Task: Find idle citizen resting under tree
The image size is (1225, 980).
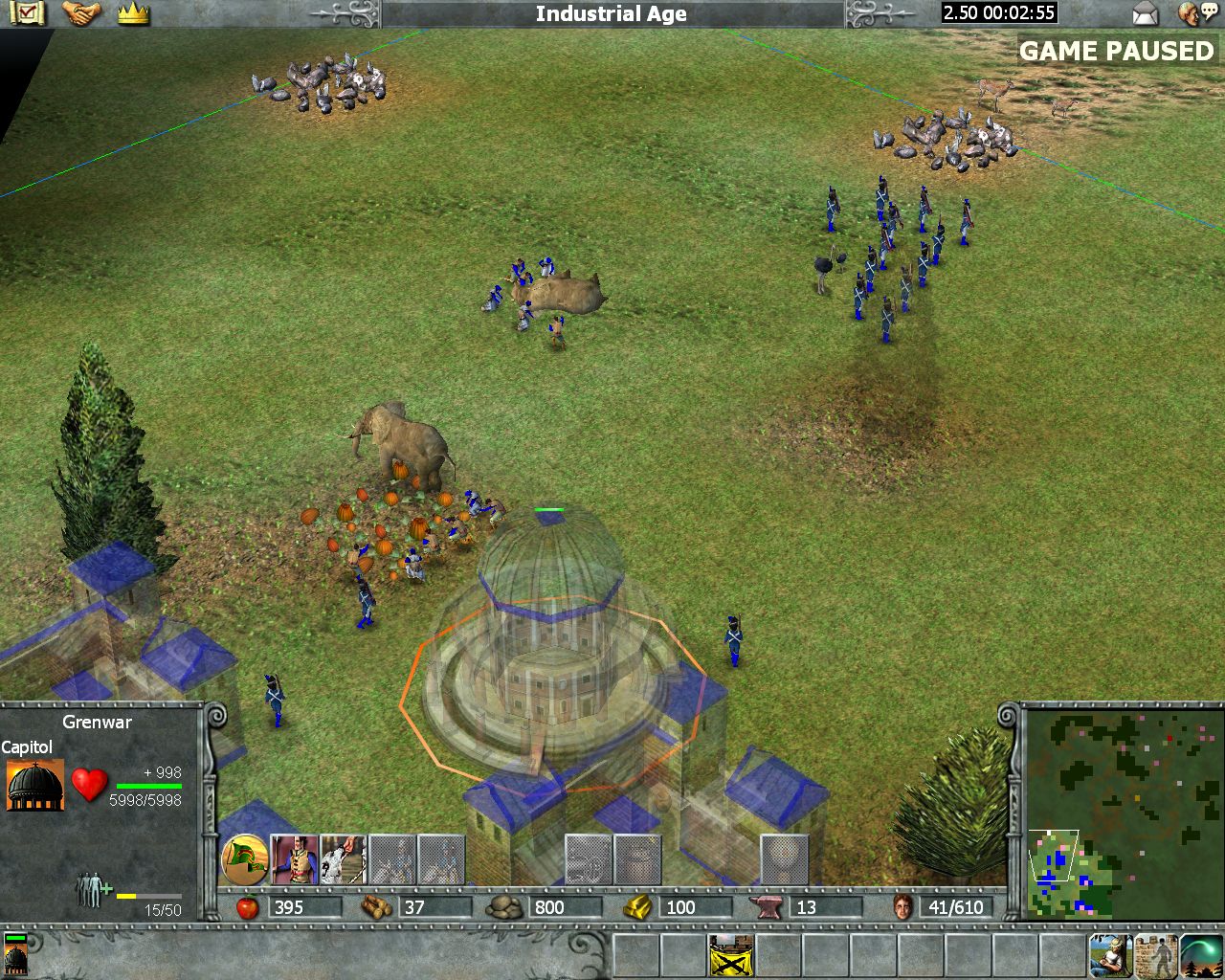Action: pos(1110,955)
